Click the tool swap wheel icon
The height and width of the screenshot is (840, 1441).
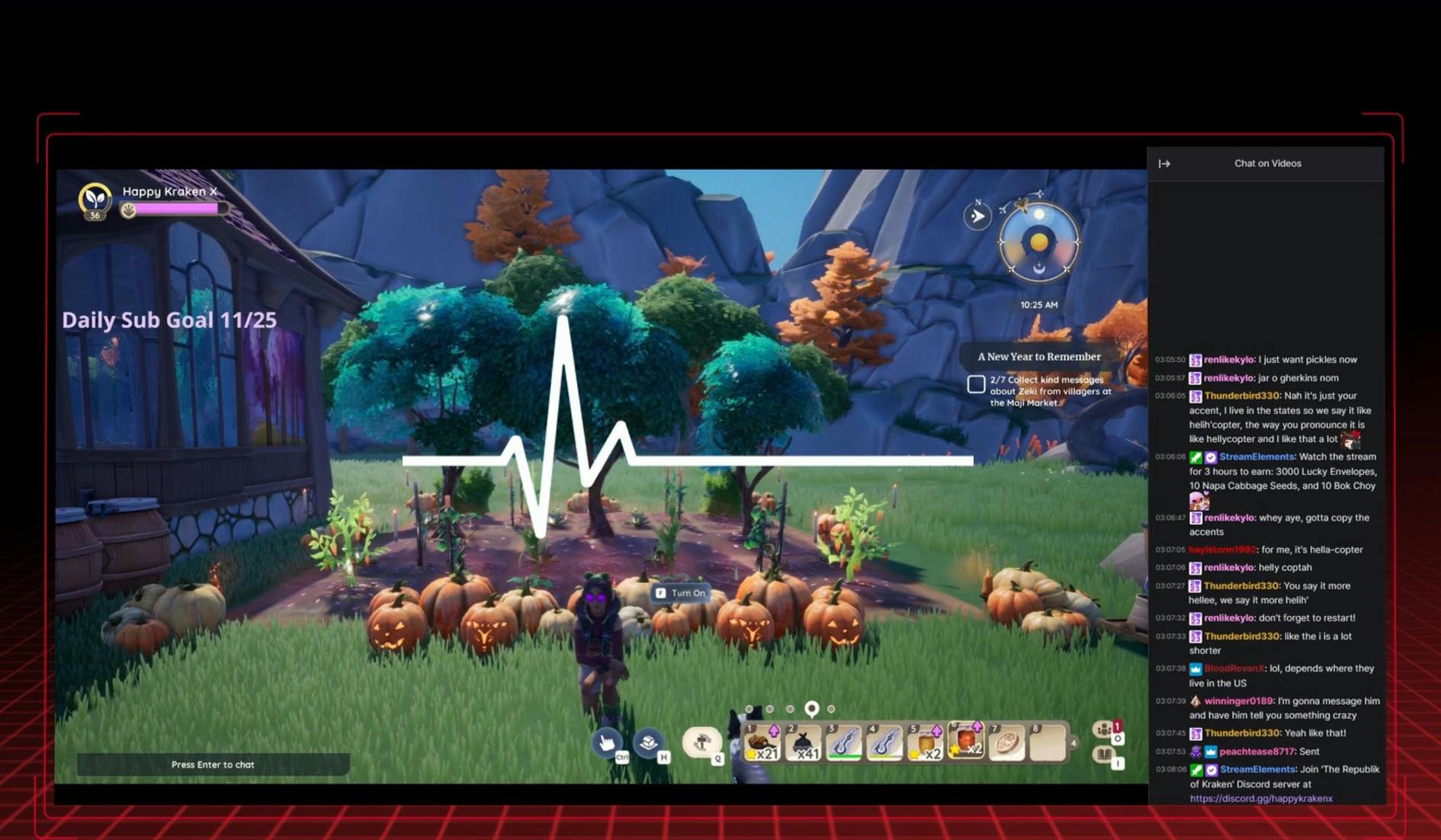[701, 742]
